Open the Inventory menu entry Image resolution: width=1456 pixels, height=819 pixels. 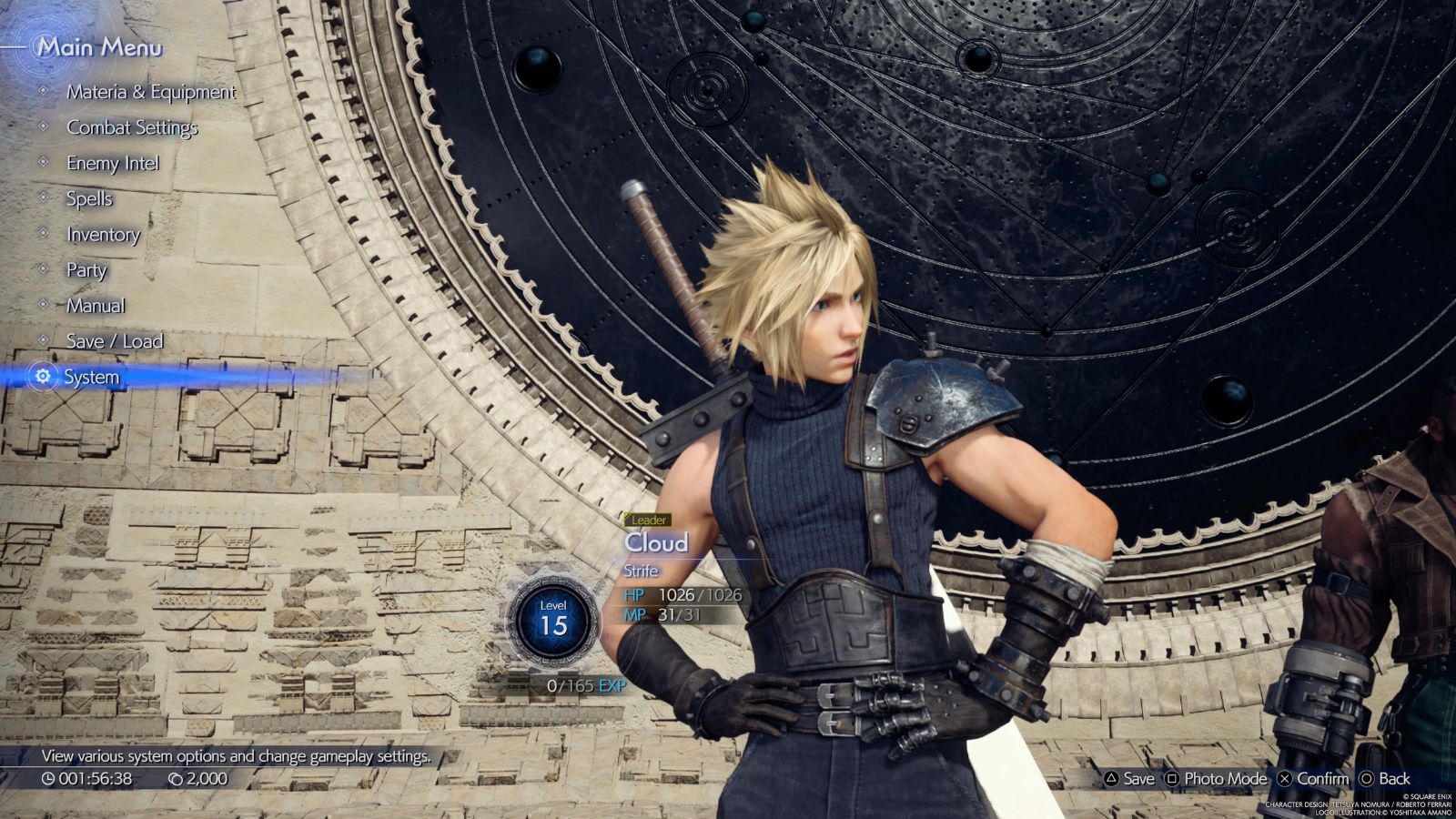coord(102,235)
